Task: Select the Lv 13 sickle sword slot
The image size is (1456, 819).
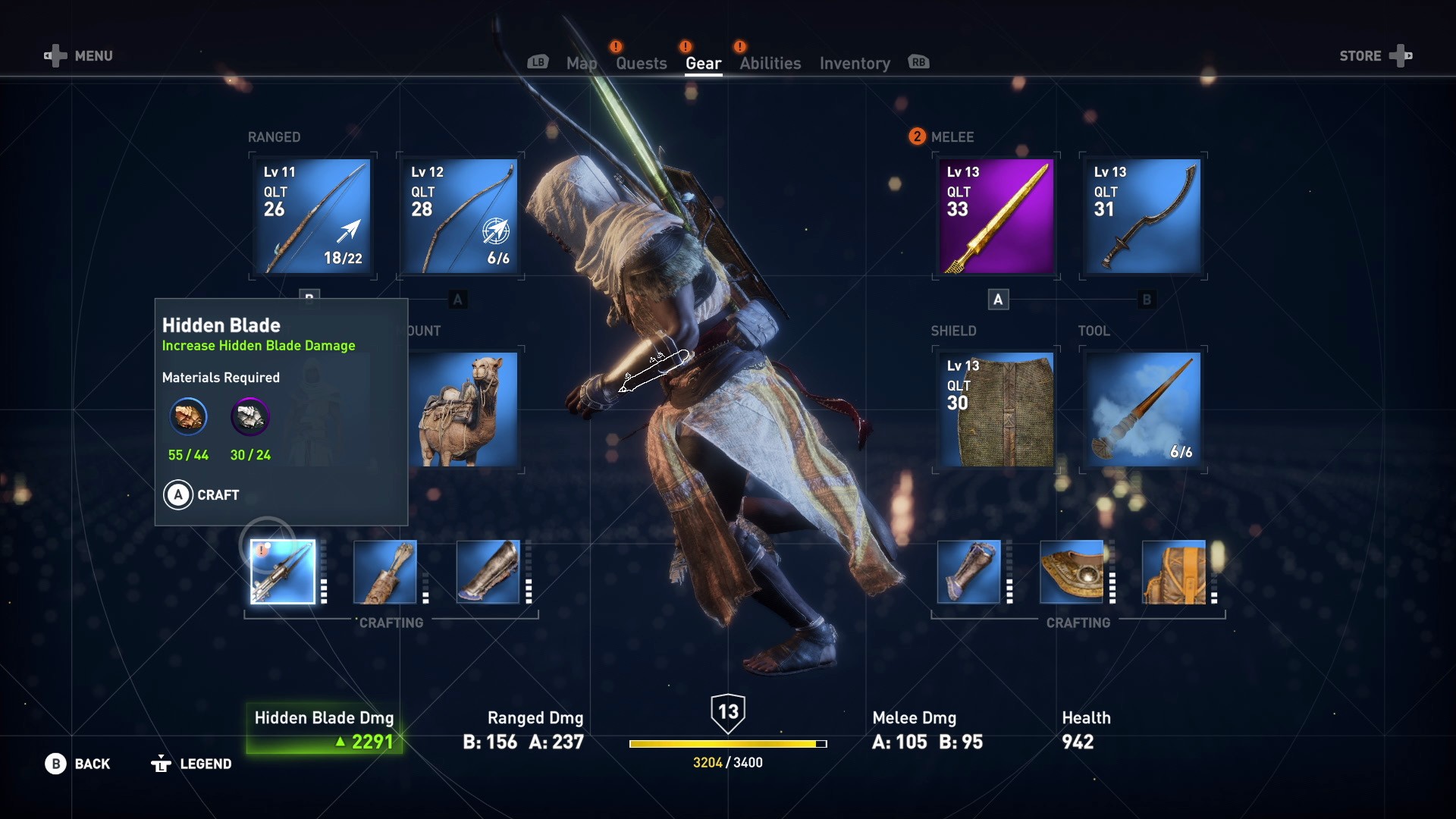Action: tap(1143, 216)
